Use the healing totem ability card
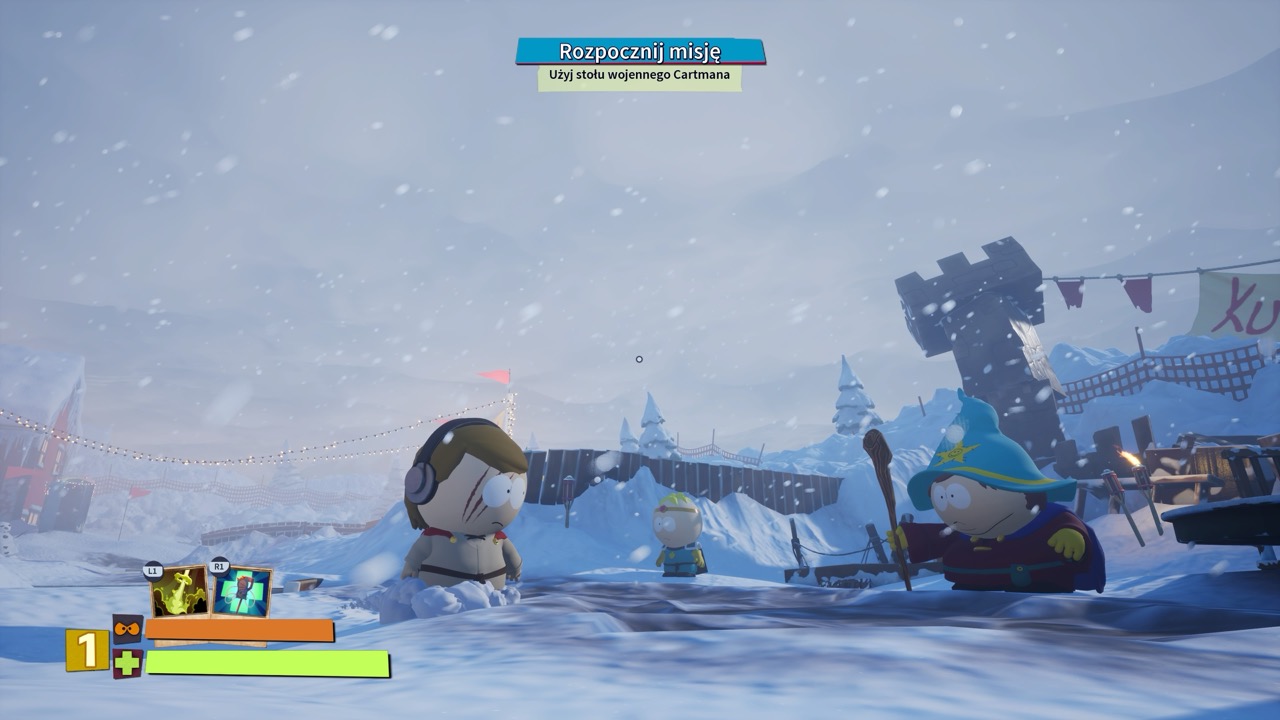Screen dimensions: 1280x720 242,592
